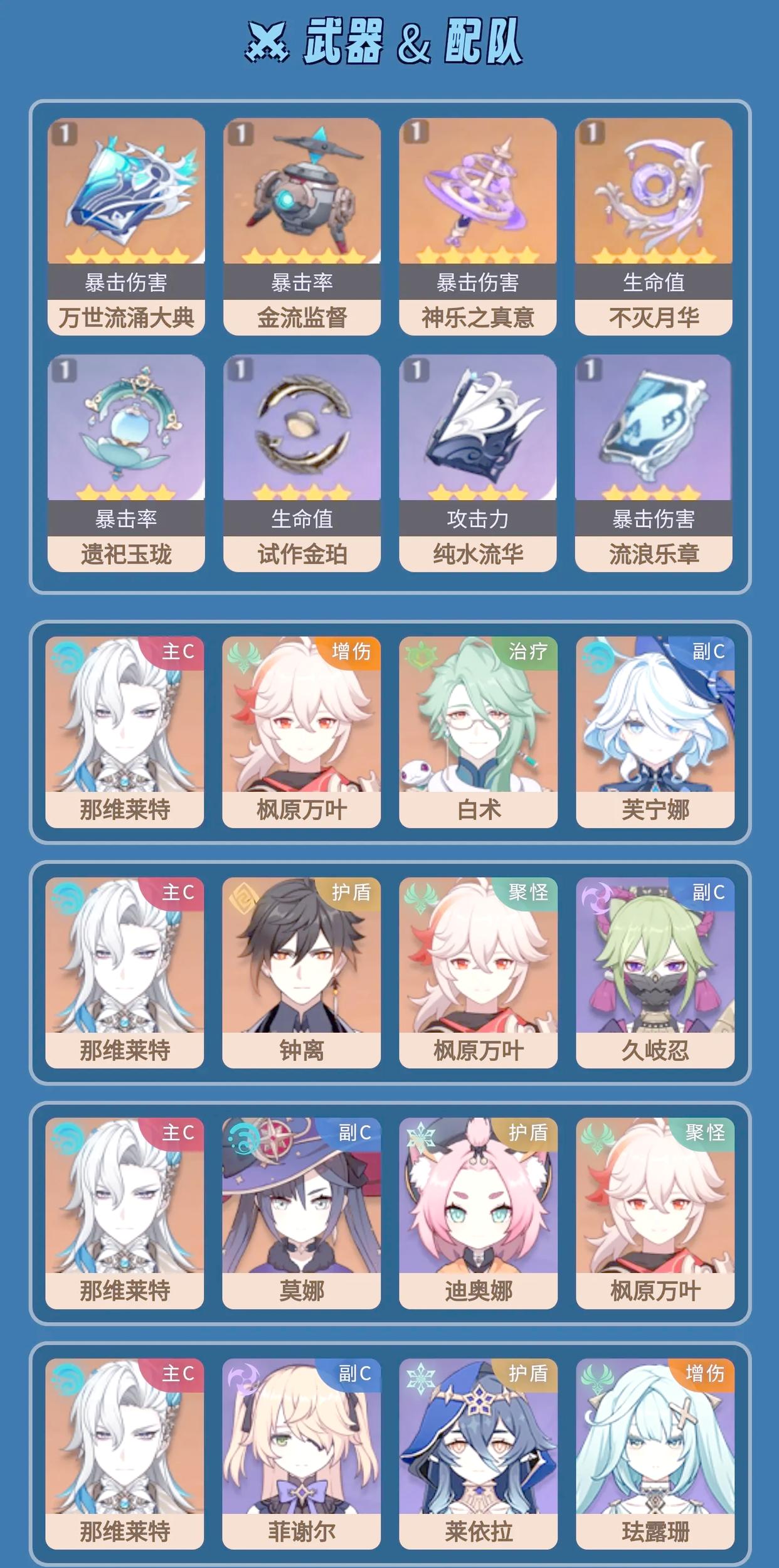
Task: Choose the 枫原万叶 card tagged 增伤
Action: coord(301,732)
